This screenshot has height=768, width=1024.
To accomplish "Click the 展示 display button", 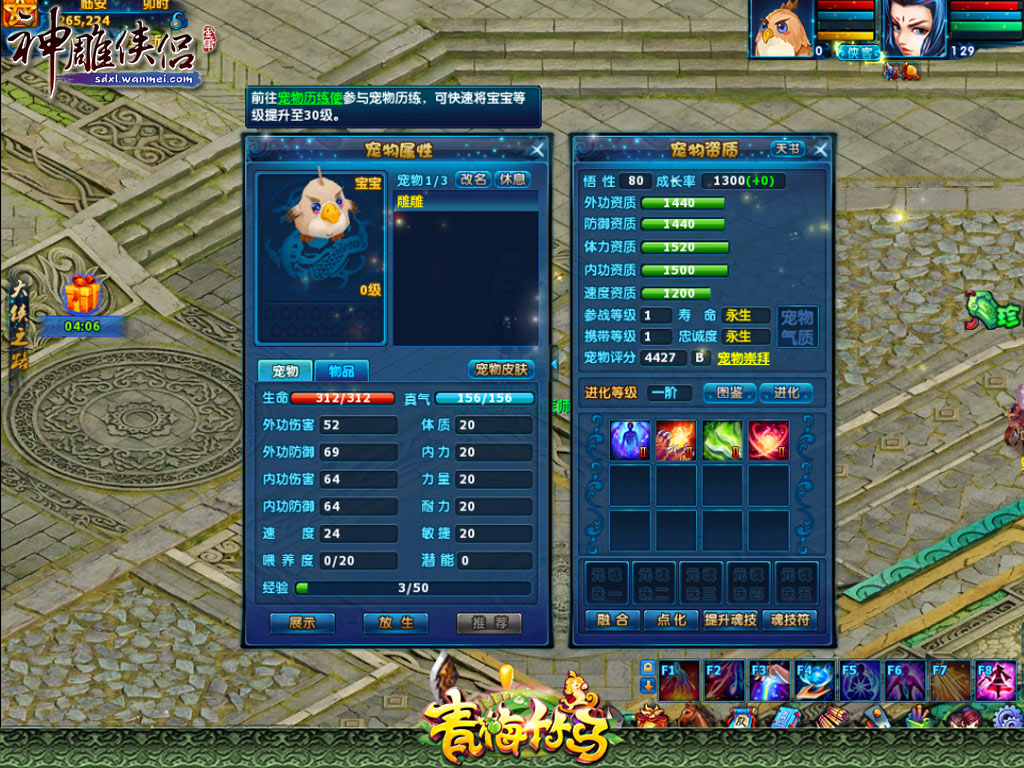I will (302, 622).
